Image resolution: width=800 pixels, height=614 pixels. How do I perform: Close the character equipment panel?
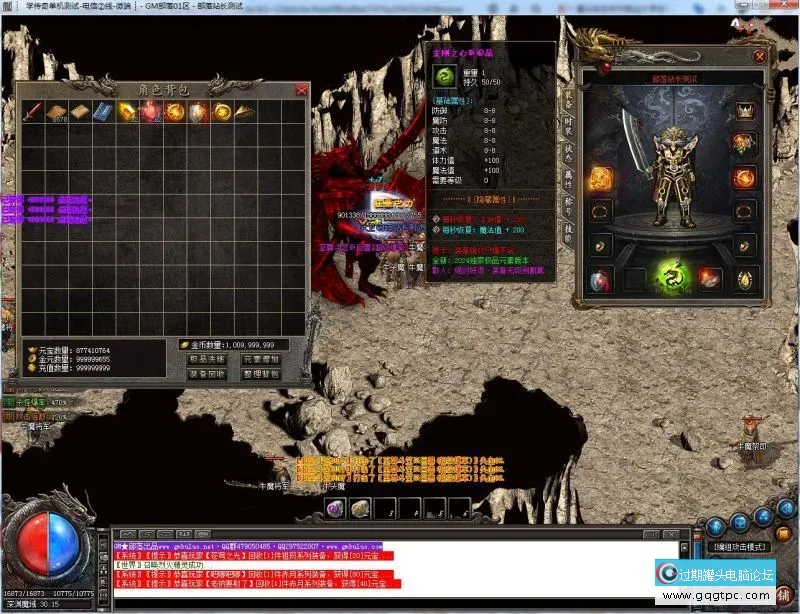[760, 57]
